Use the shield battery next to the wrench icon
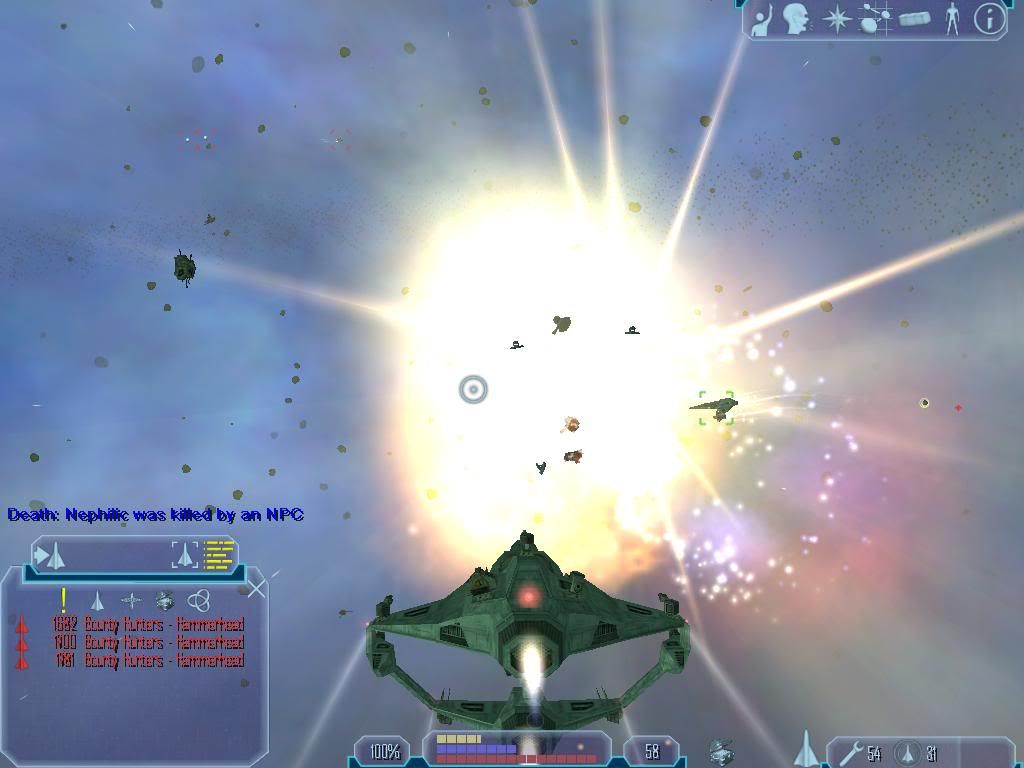The width and height of the screenshot is (1024, 768). [x=908, y=753]
